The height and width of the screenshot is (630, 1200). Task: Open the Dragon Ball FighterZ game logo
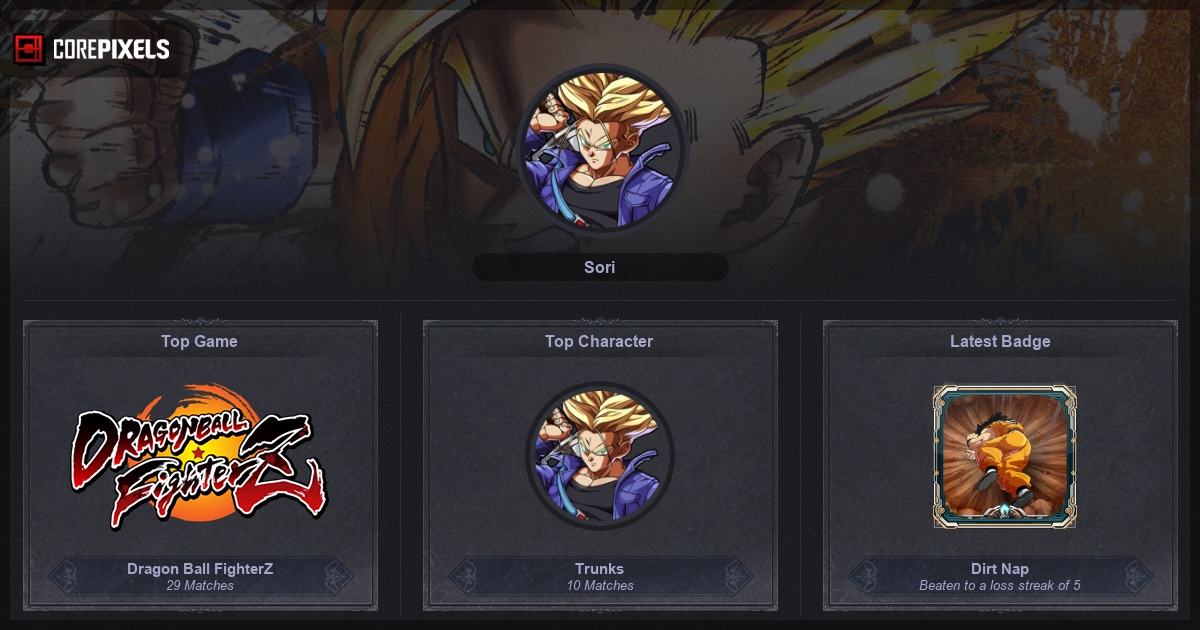pos(200,456)
